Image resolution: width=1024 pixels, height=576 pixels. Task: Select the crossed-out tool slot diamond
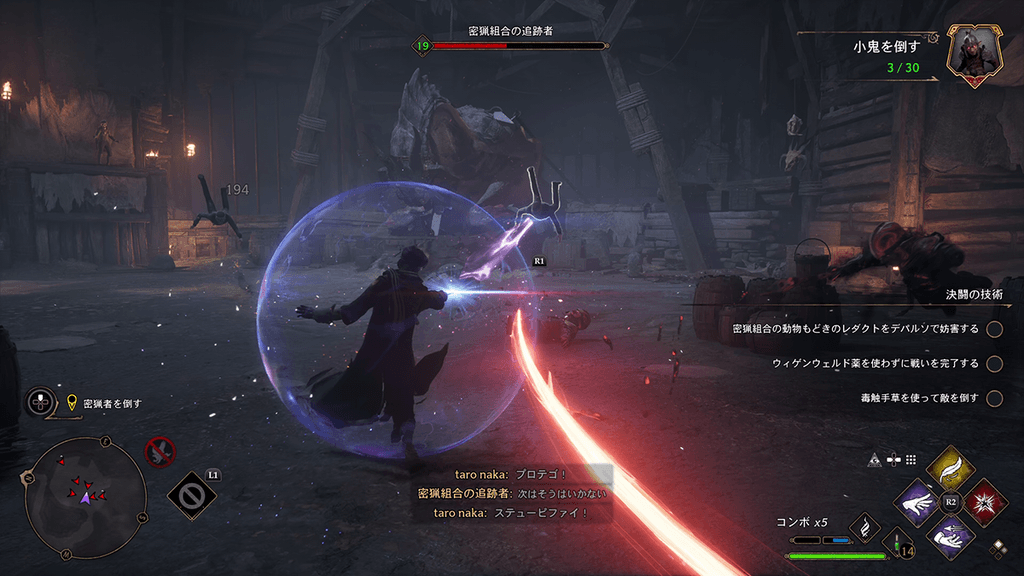(188, 494)
